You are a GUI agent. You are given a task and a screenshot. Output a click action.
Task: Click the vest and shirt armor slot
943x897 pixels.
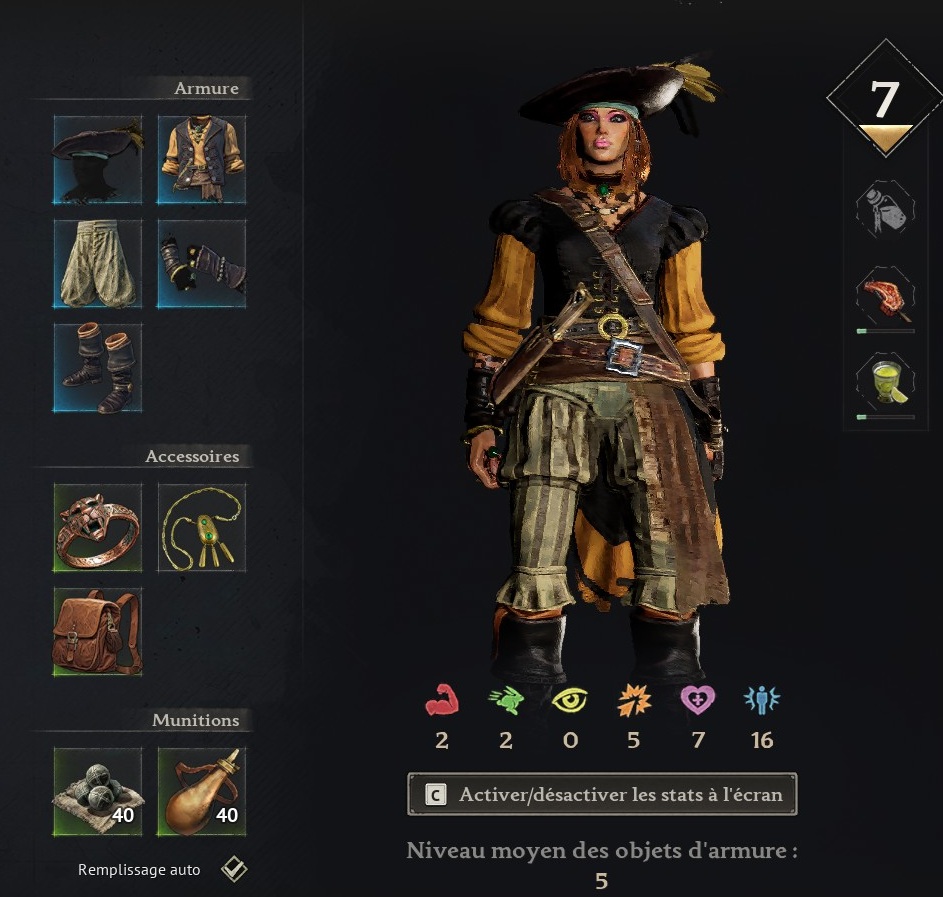(x=202, y=159)
